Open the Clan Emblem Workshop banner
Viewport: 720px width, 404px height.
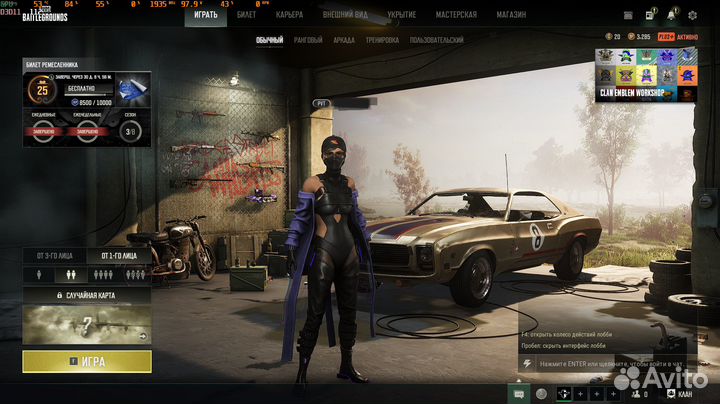(645, 75)
